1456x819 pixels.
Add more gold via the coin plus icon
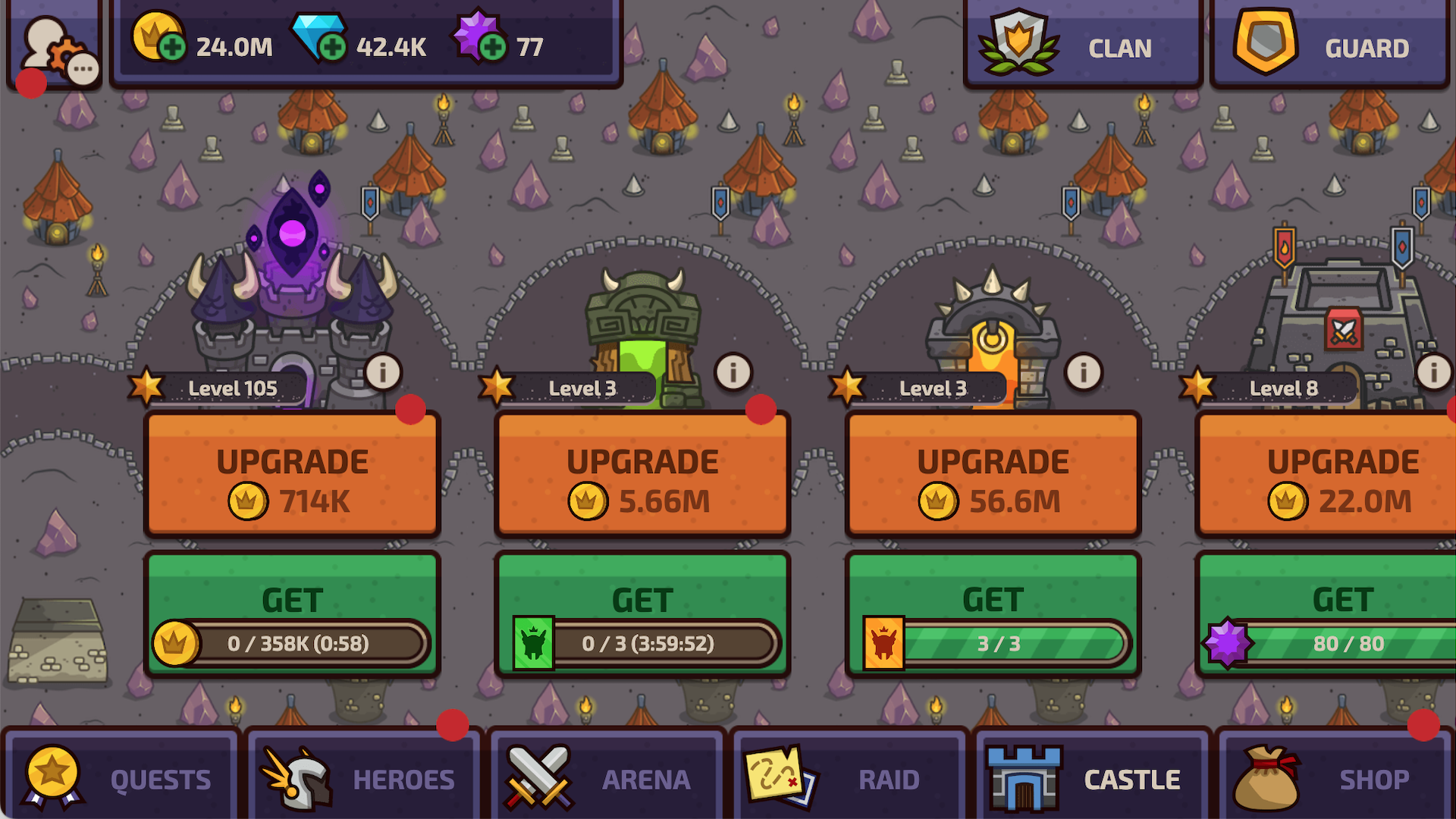173,49
